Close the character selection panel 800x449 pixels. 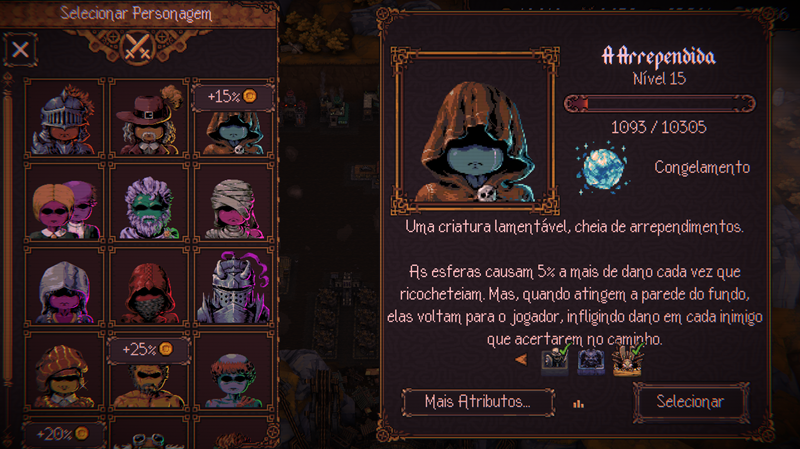click(x=20, y=47)
